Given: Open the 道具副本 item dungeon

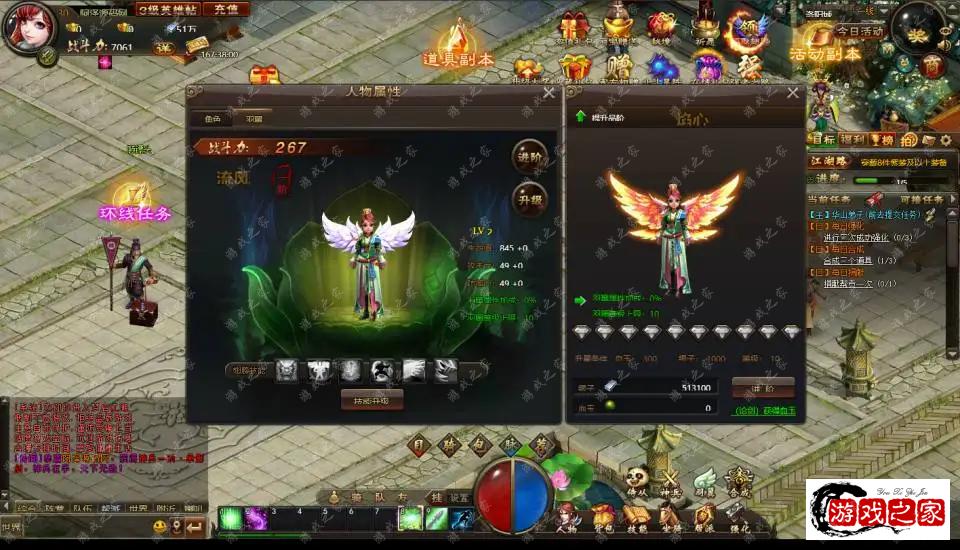Looking at the screenshot, I should click(458, 48).
